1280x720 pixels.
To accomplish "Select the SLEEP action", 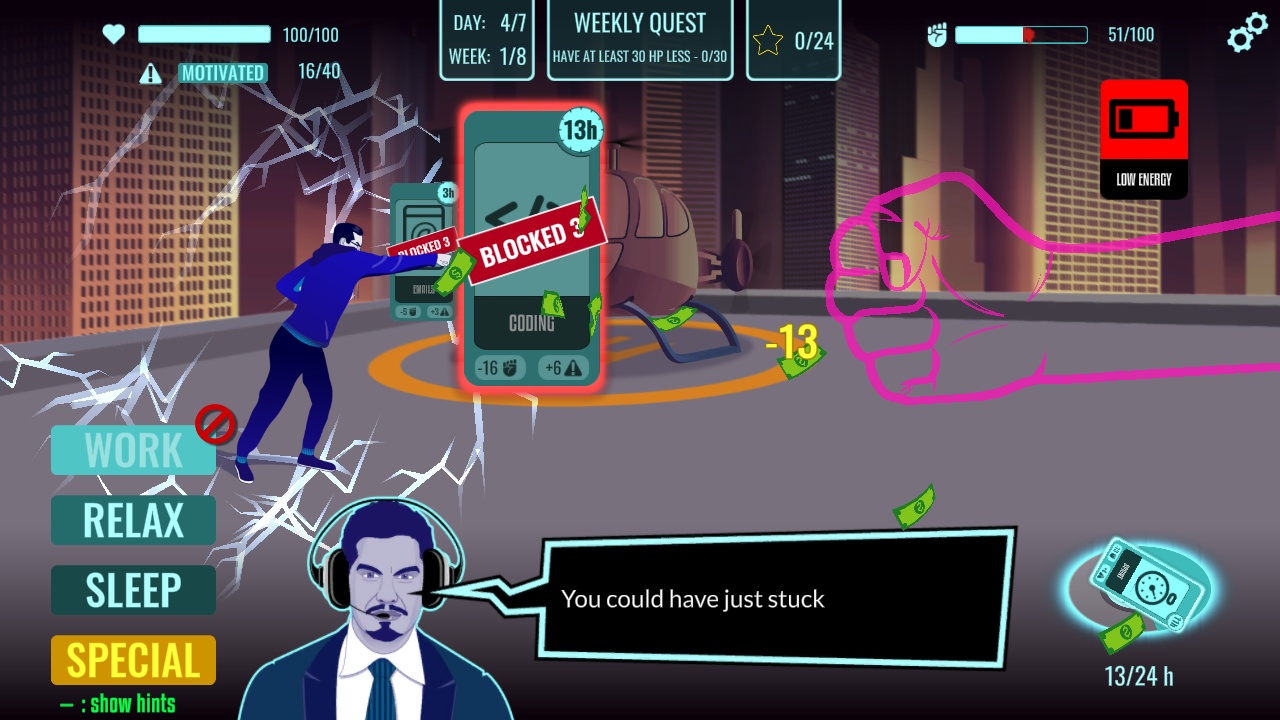I will [x=132, y=590].
